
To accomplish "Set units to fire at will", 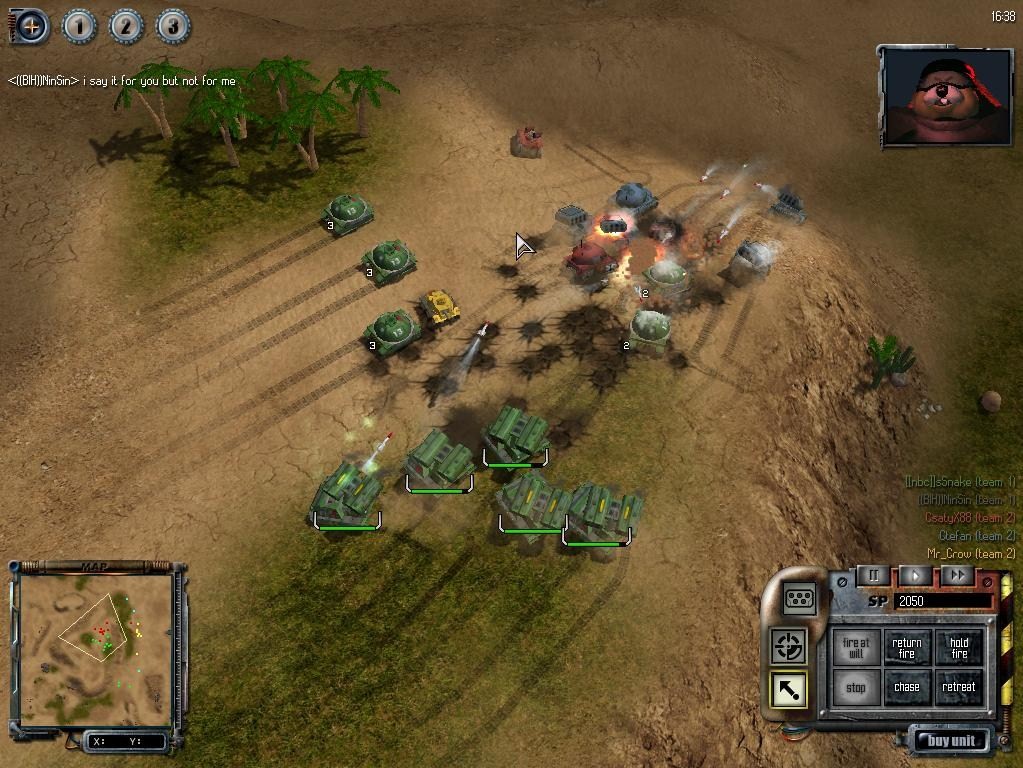I will pyautogui.click(x=856, y=649).
